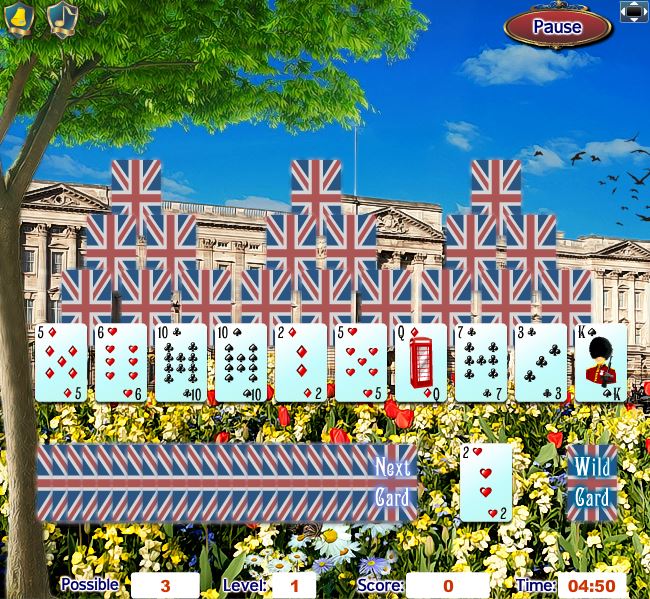Use the Wild Card
The width and height of the screenshot is (650, 599).
pos(591,483)
